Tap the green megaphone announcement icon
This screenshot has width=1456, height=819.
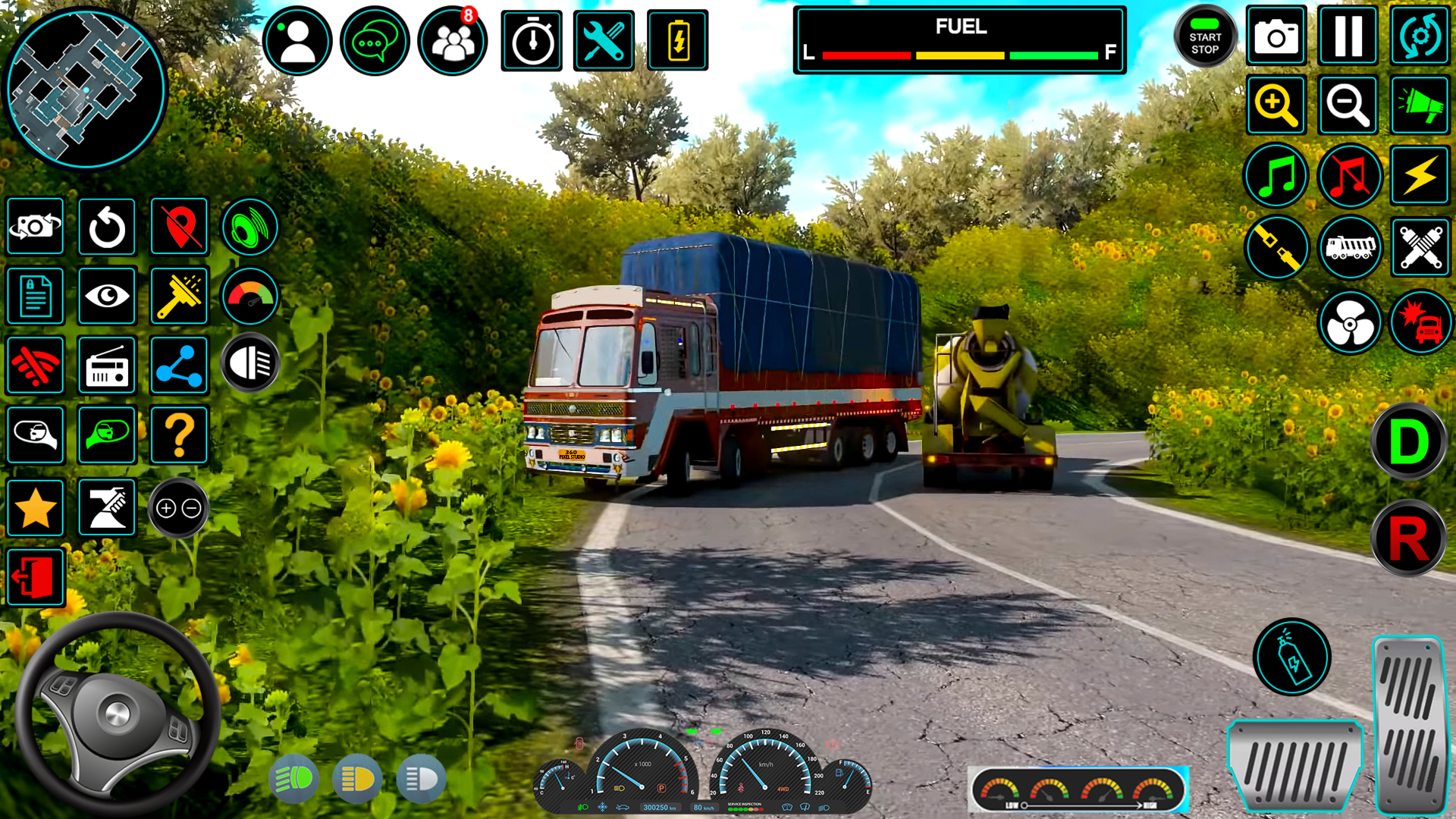click(x=1420, y=105)
